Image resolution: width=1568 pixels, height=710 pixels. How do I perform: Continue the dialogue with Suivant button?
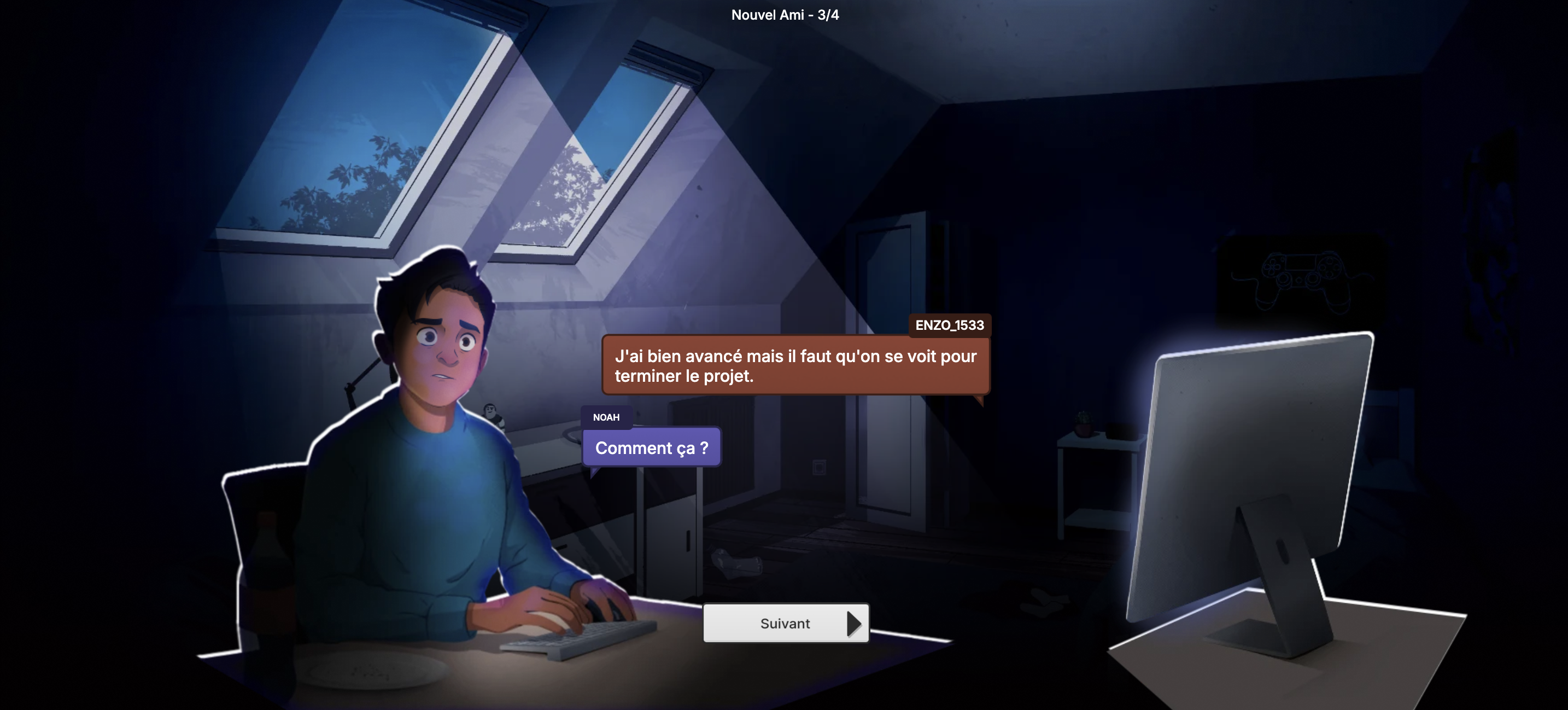coord(785,623)
